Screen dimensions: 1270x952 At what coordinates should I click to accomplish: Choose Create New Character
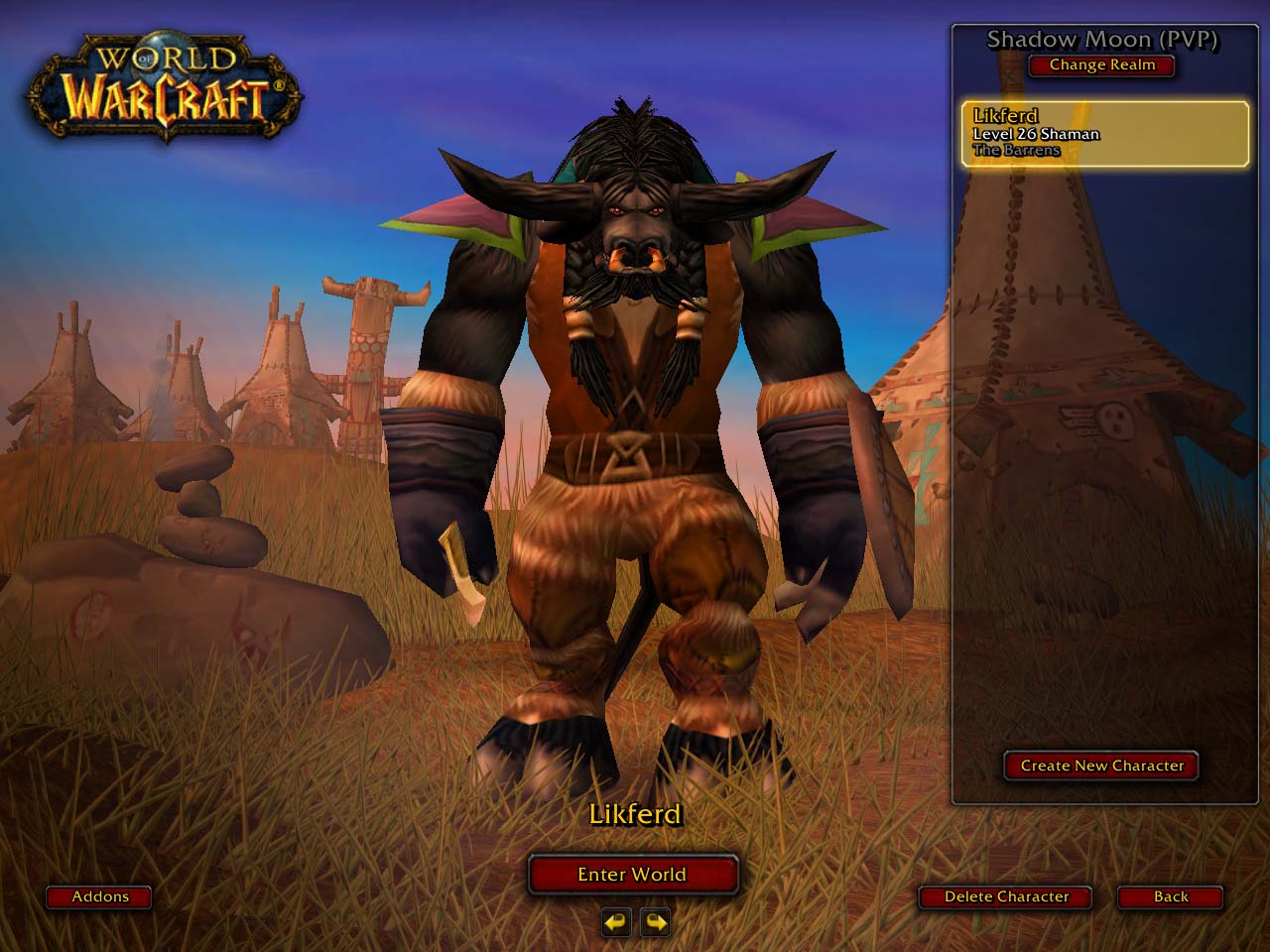(x=1101, y=766)
